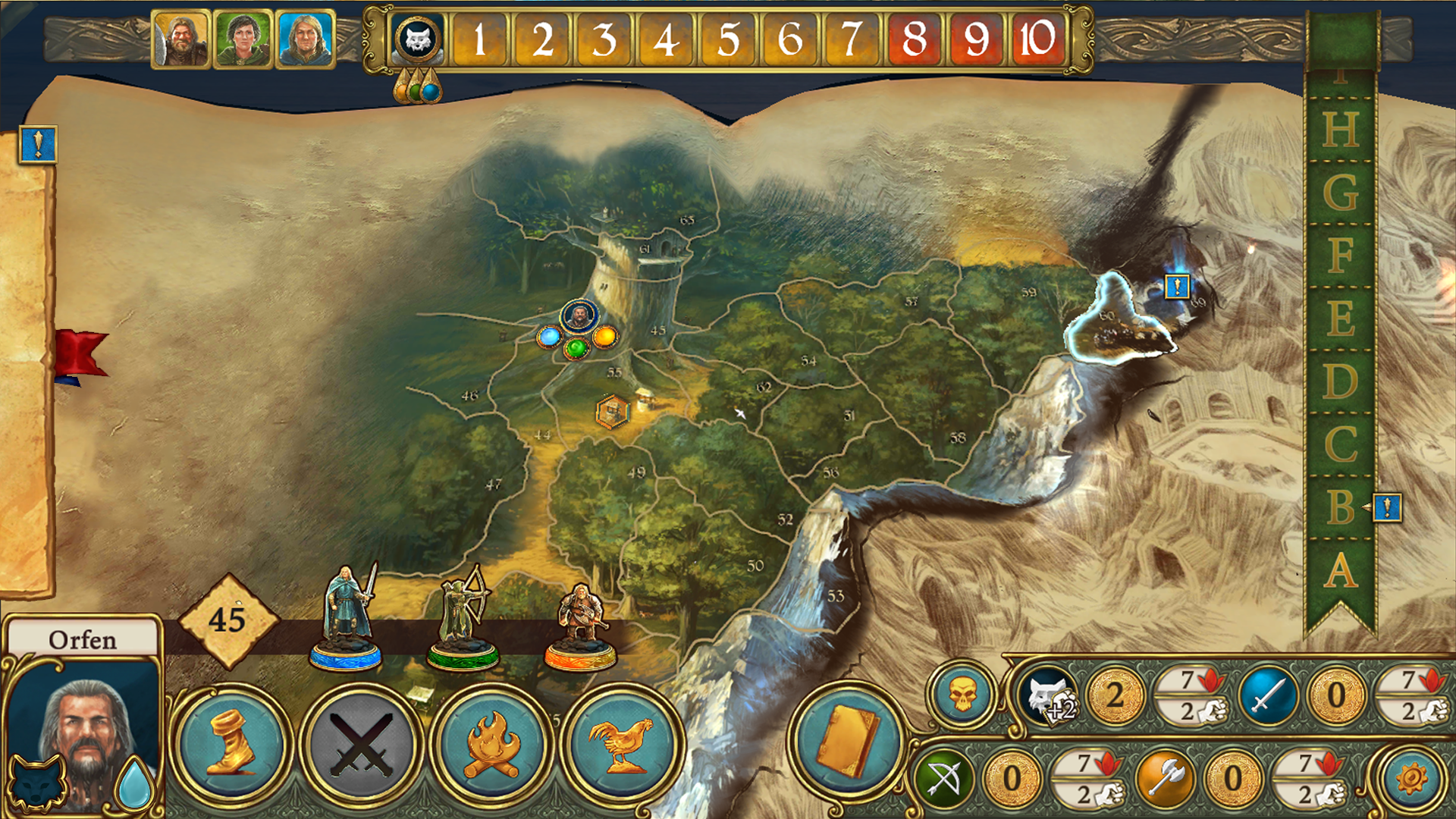Image resolution: width=1456 pixels, height=819 pixels.
Task: Click the wolf icon on hour track
Action: [418, 39]
